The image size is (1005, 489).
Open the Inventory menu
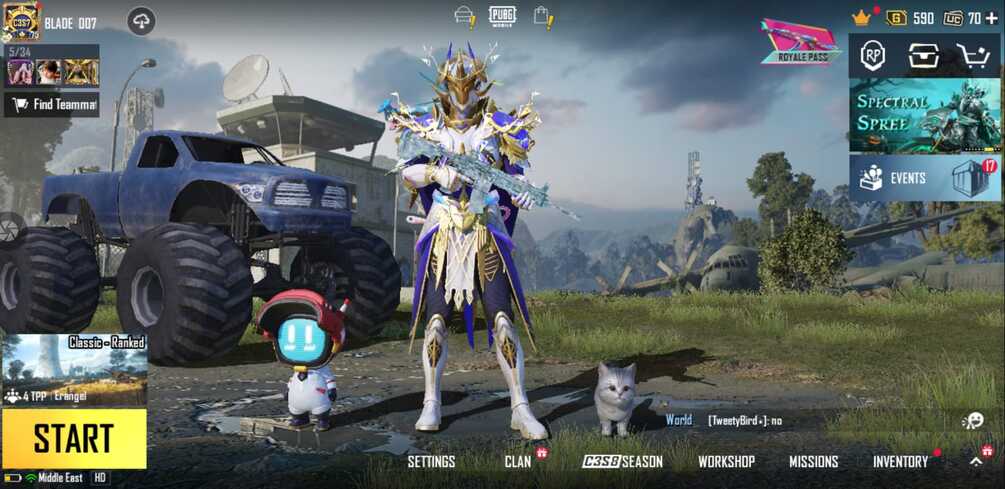(900, 461)
